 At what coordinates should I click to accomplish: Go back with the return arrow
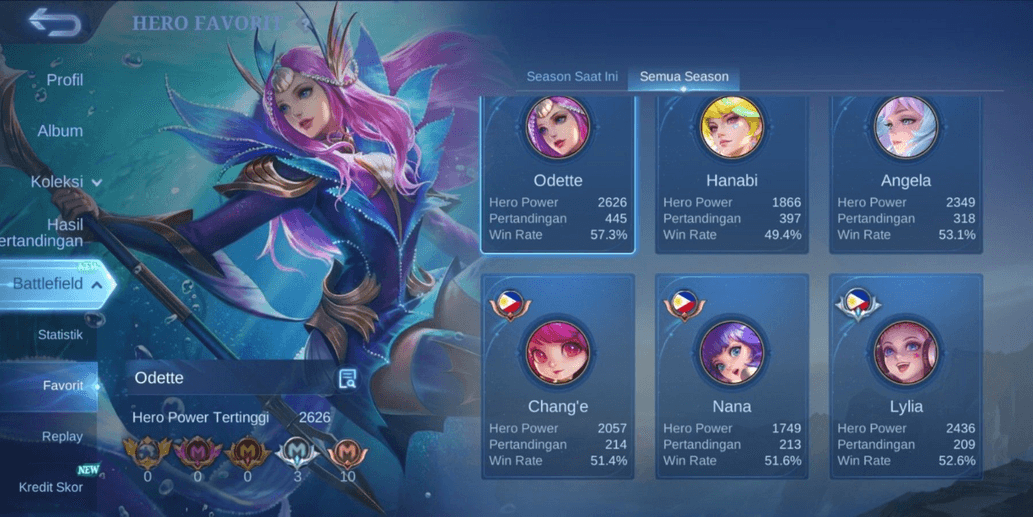[54, 22]
